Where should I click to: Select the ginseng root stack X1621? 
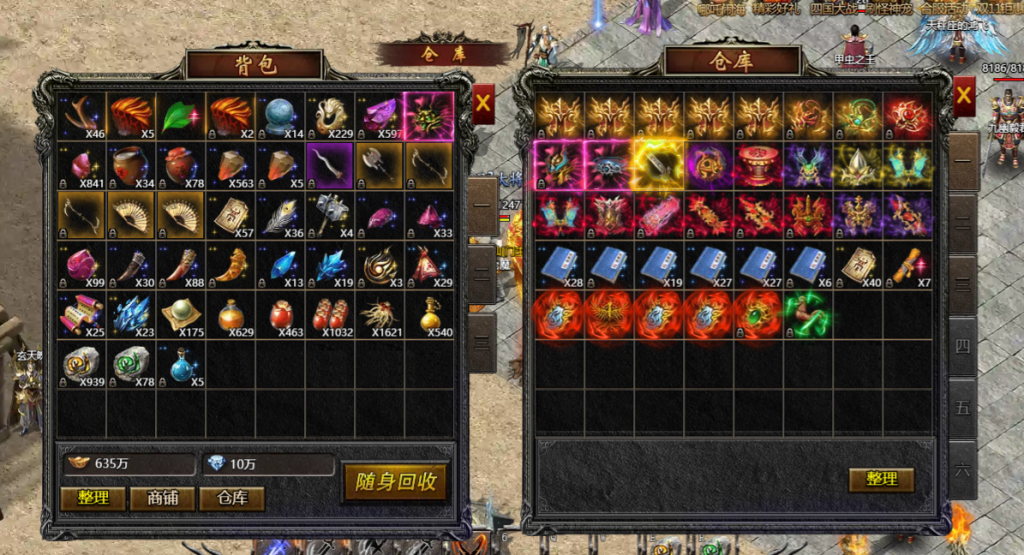pyautogui.click(x=380, y=315)
